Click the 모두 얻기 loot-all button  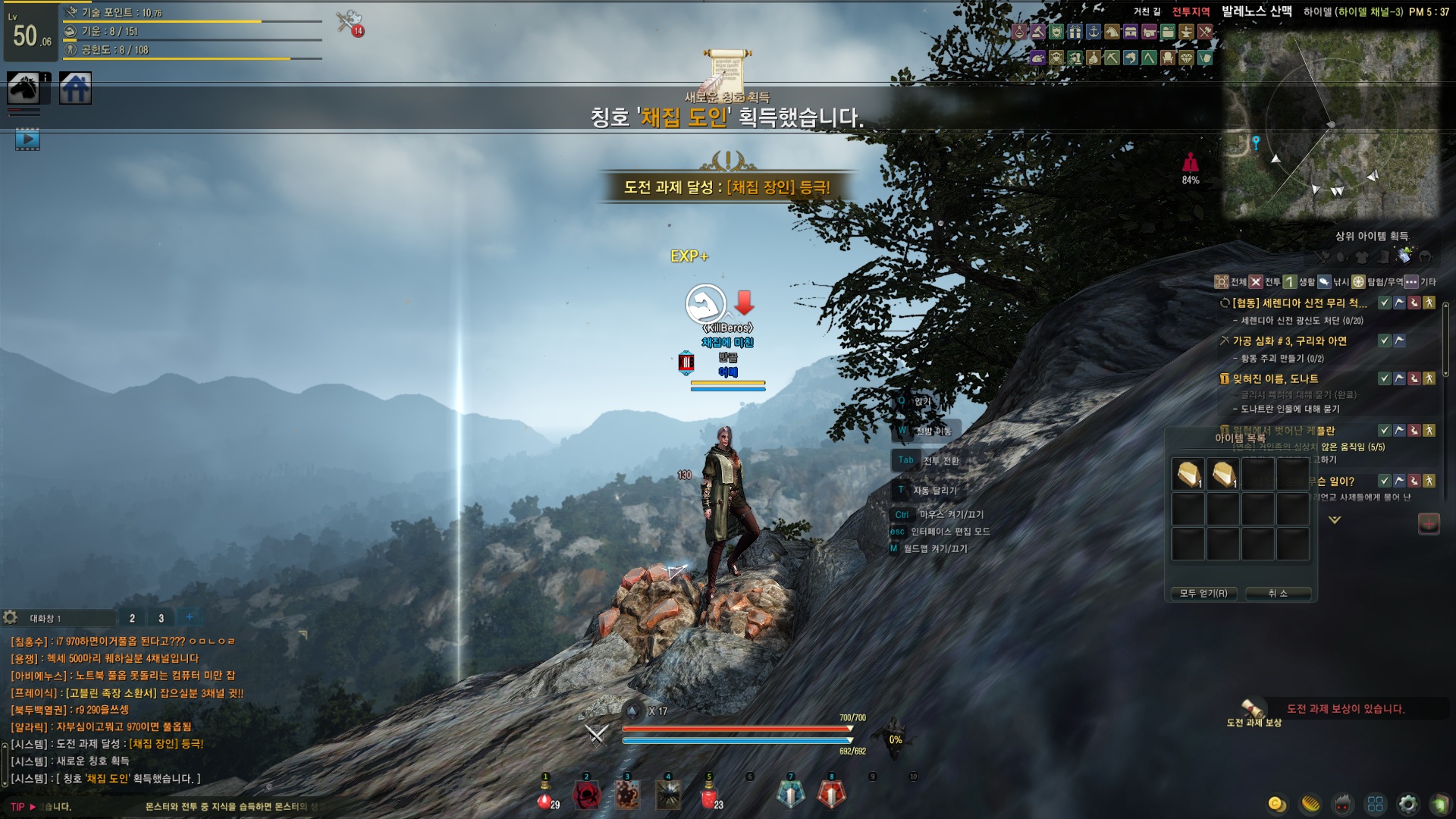click(1203, 593)
